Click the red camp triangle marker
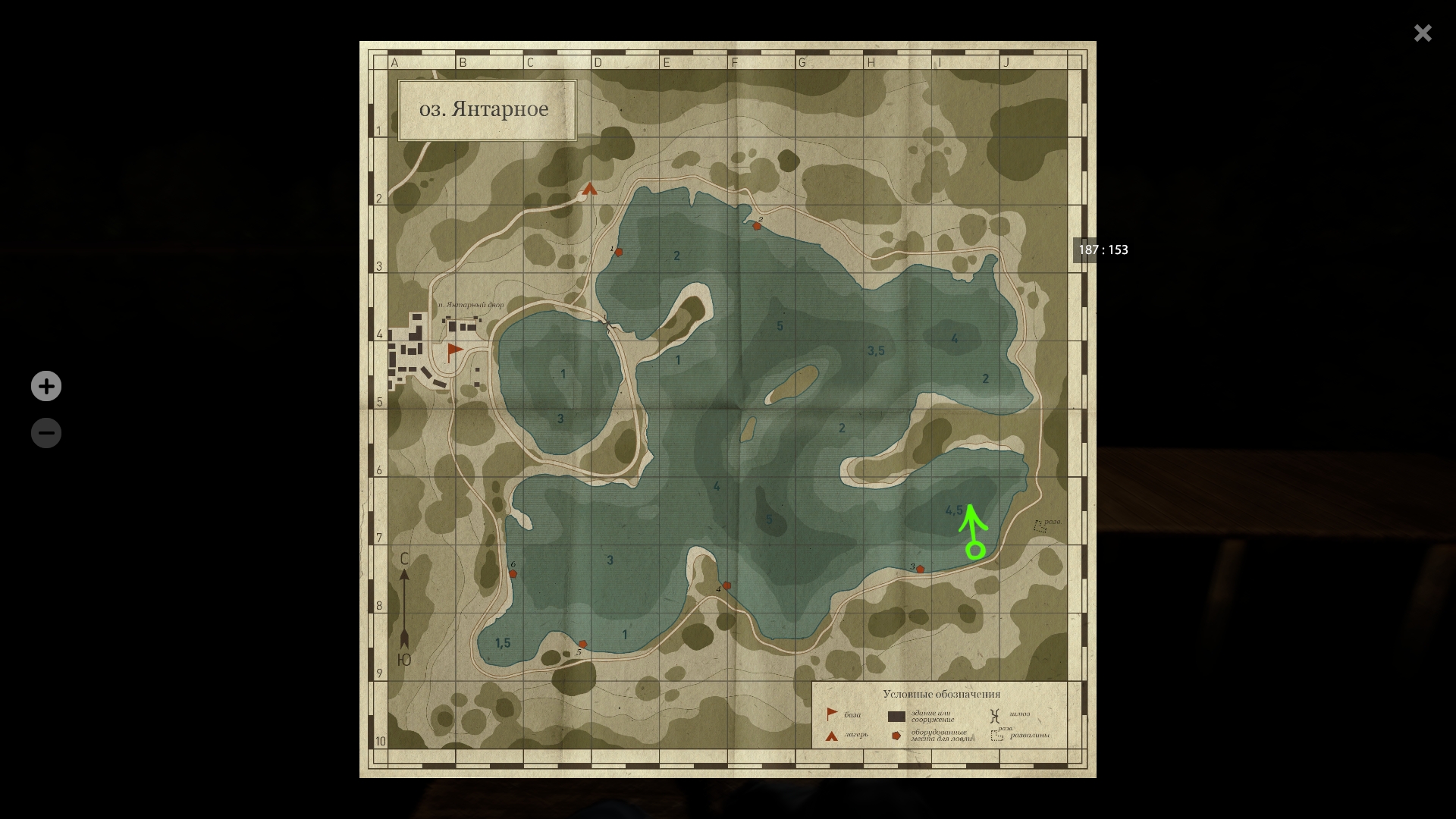This screenshot has width=1456, height=819. [590, 189]
